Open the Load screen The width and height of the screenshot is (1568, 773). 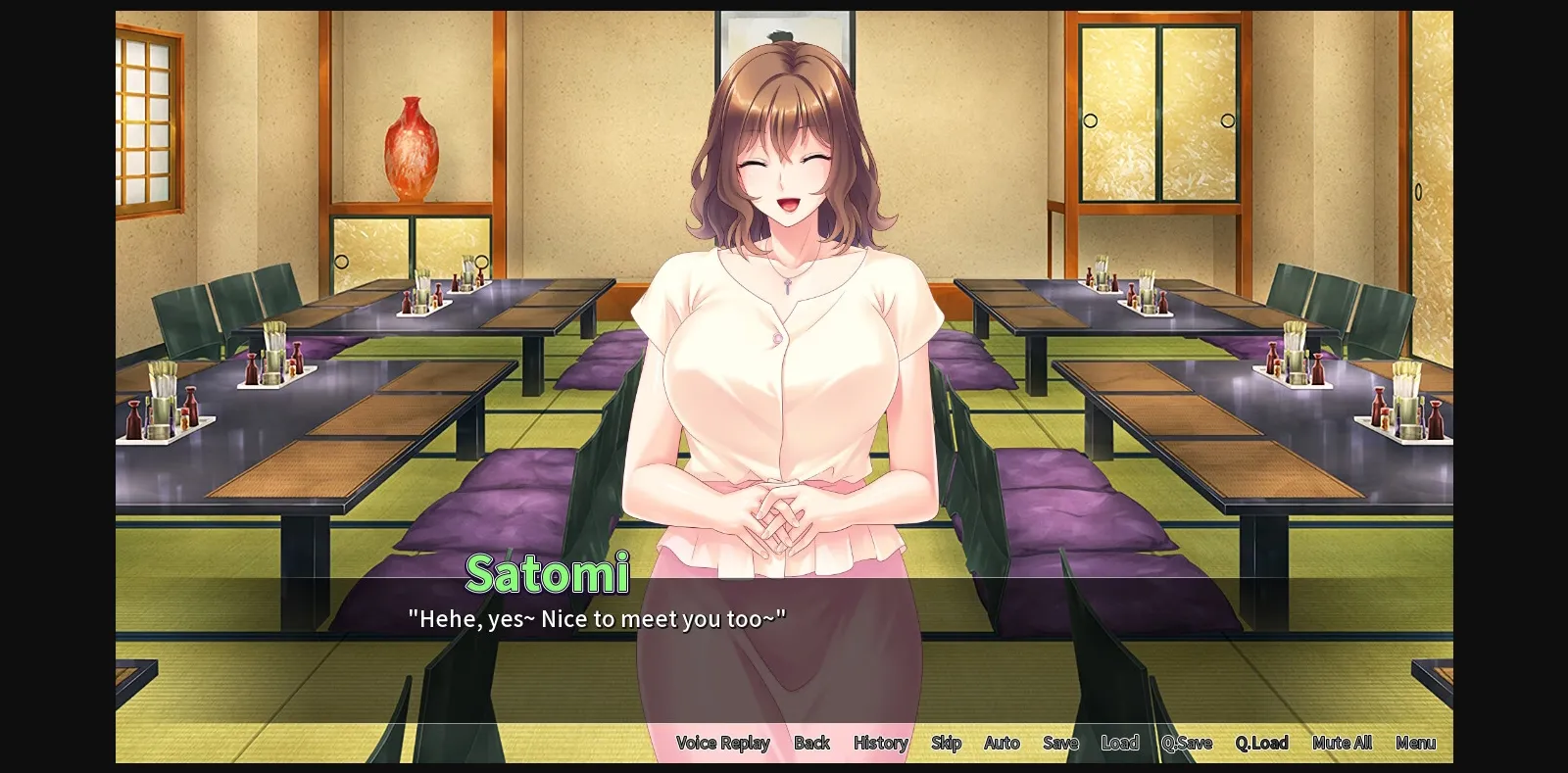pyautogui.click(x=1120, y=743)
